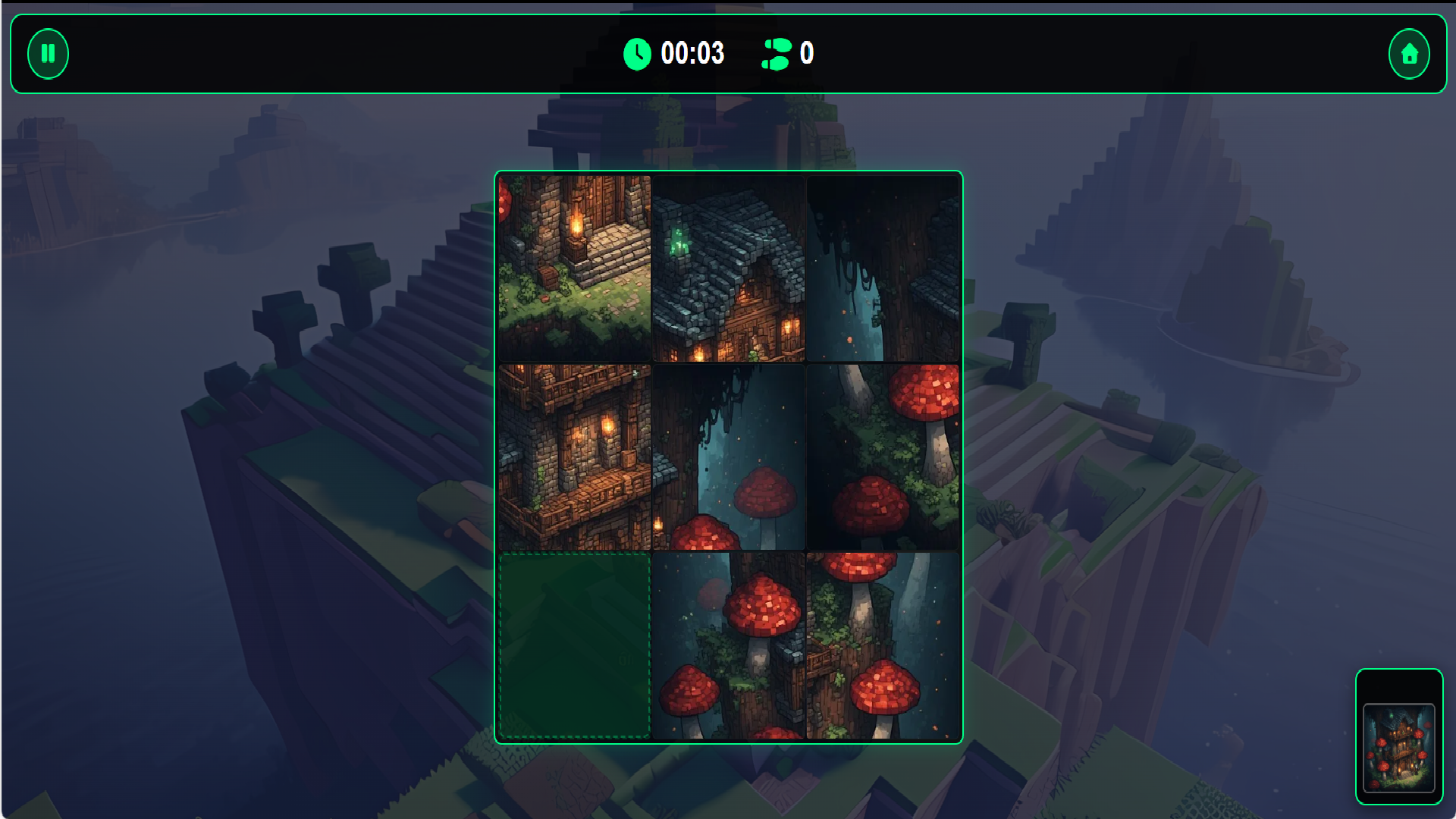The height and width of the screenshot is (819, 1456).
Task: Click the wooden balcony puzzle tile
Action: point(575,456)
